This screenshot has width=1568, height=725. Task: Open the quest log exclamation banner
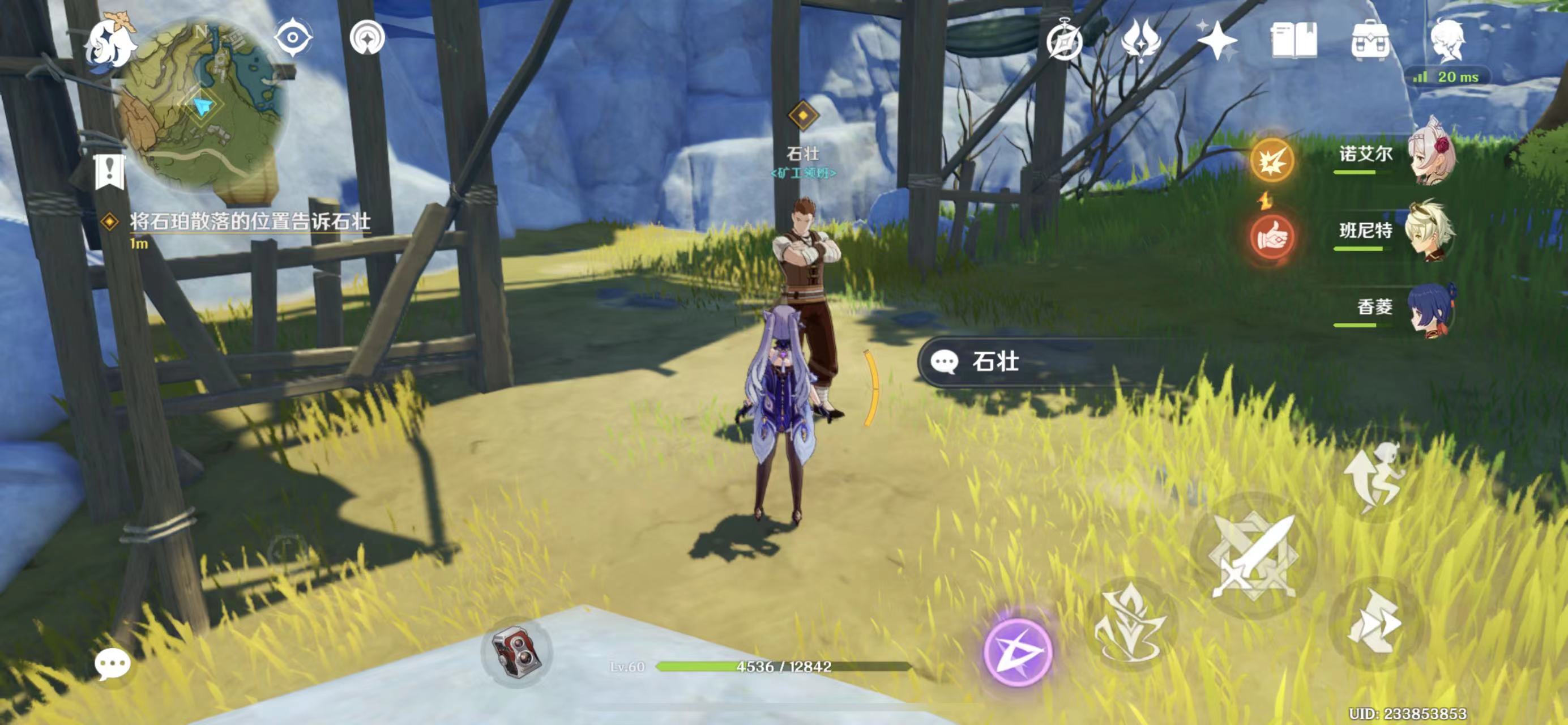coord(110,171)
